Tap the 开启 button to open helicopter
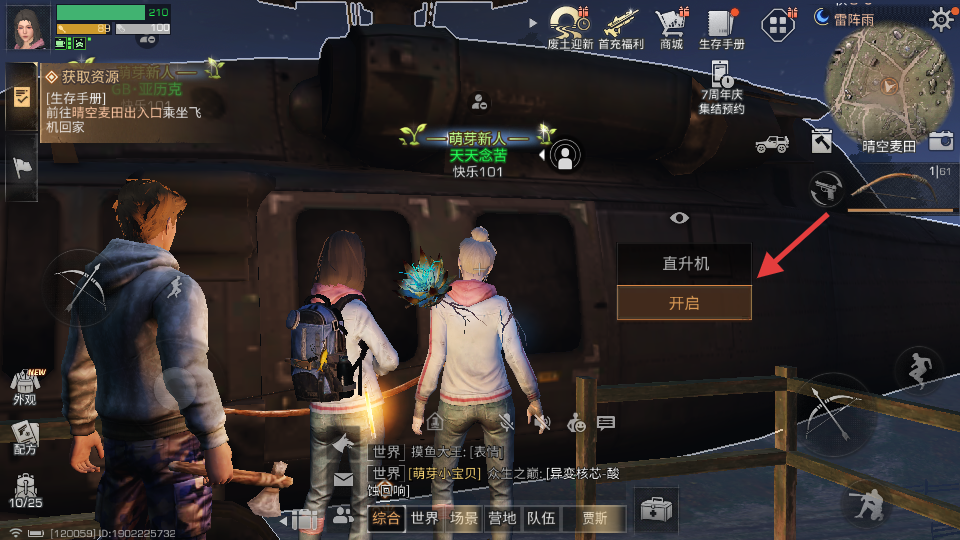This screenshot has width=960, height=540. (684, 303)
